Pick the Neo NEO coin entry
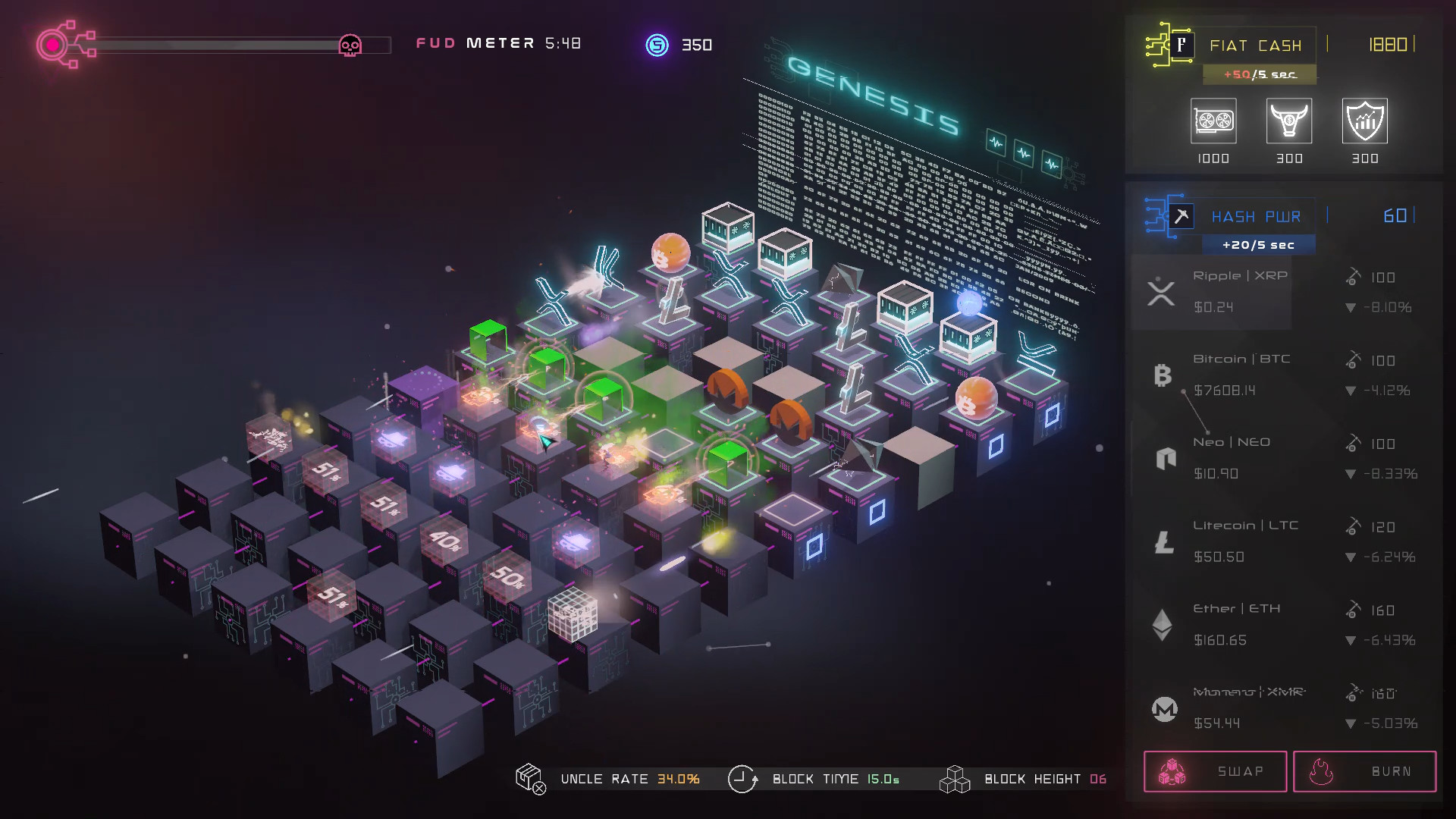The width and height of the screenshot is (1456, 819). 1286,458
